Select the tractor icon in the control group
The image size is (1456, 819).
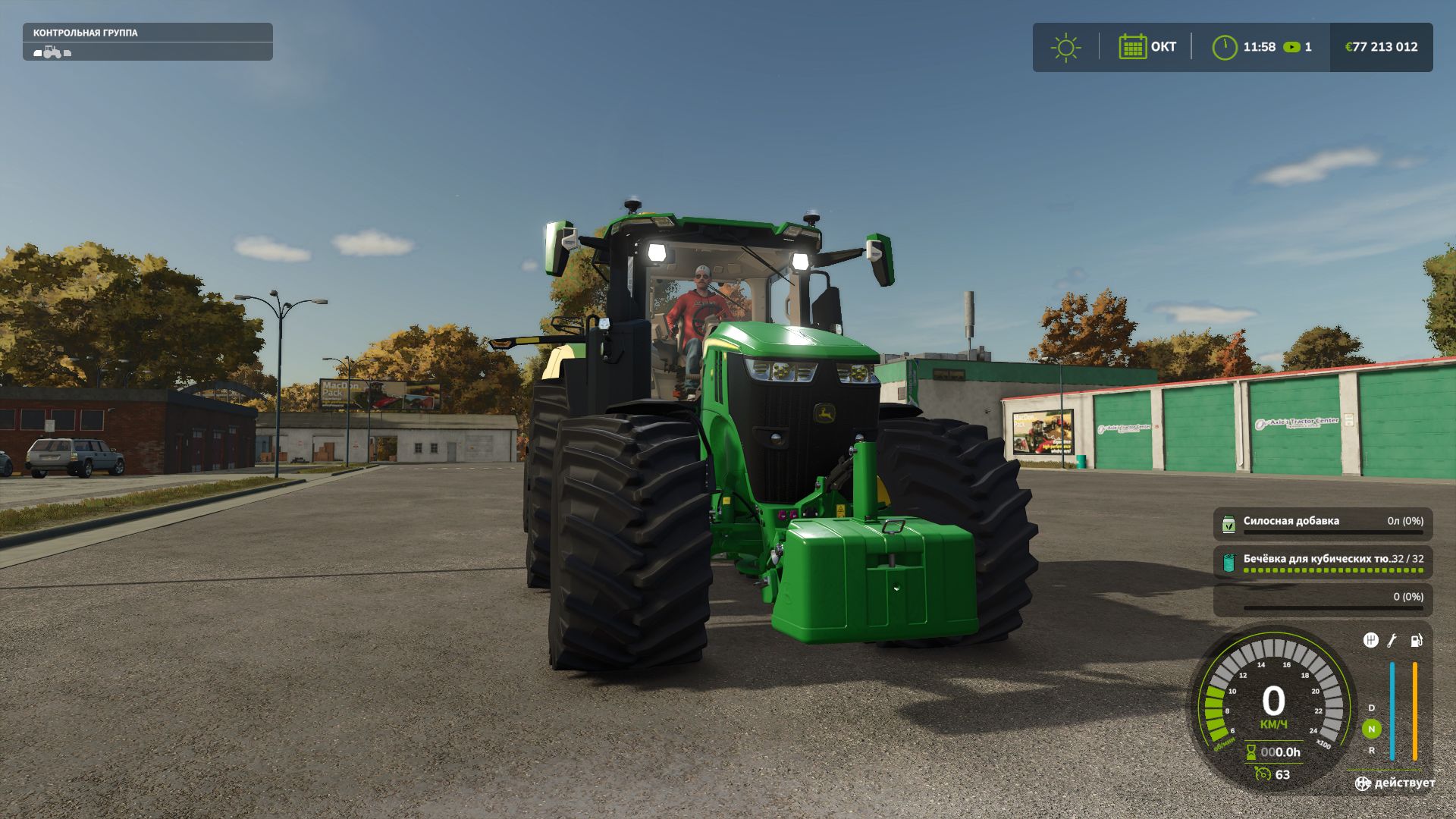[52, 52]
